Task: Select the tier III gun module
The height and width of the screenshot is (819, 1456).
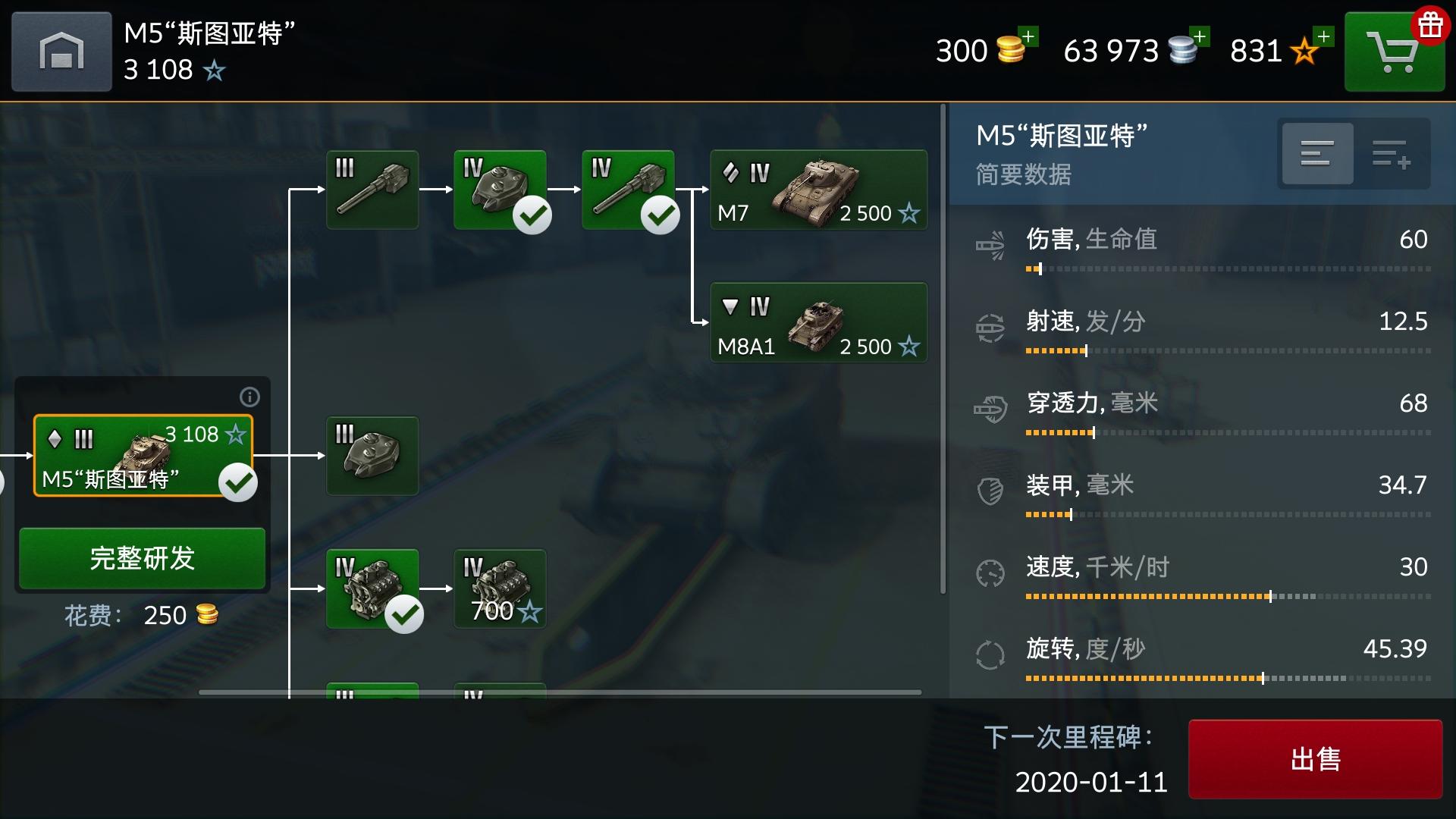Action: click(x=372, y=190)
